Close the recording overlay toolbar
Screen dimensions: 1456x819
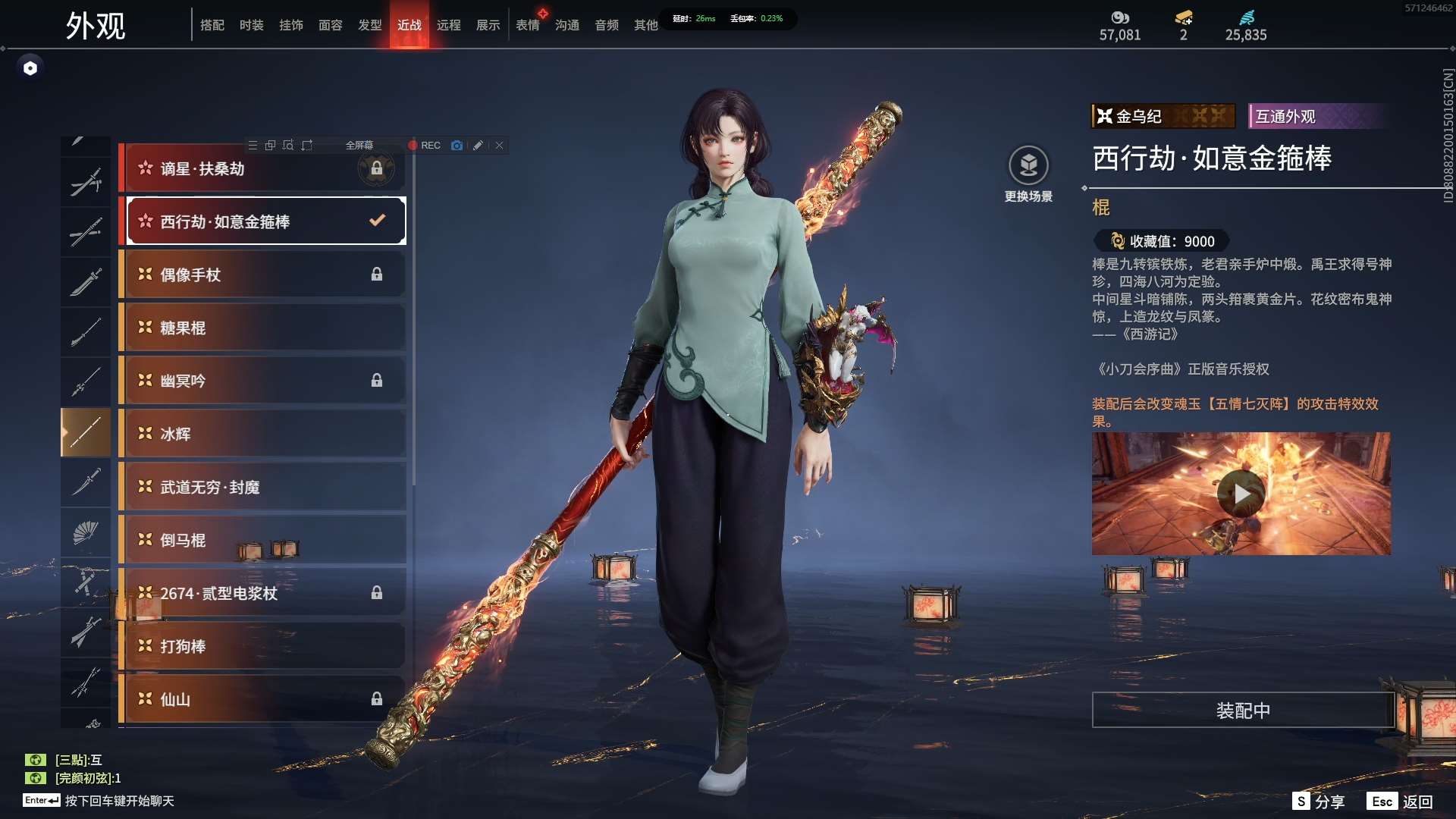click(499, 146)
